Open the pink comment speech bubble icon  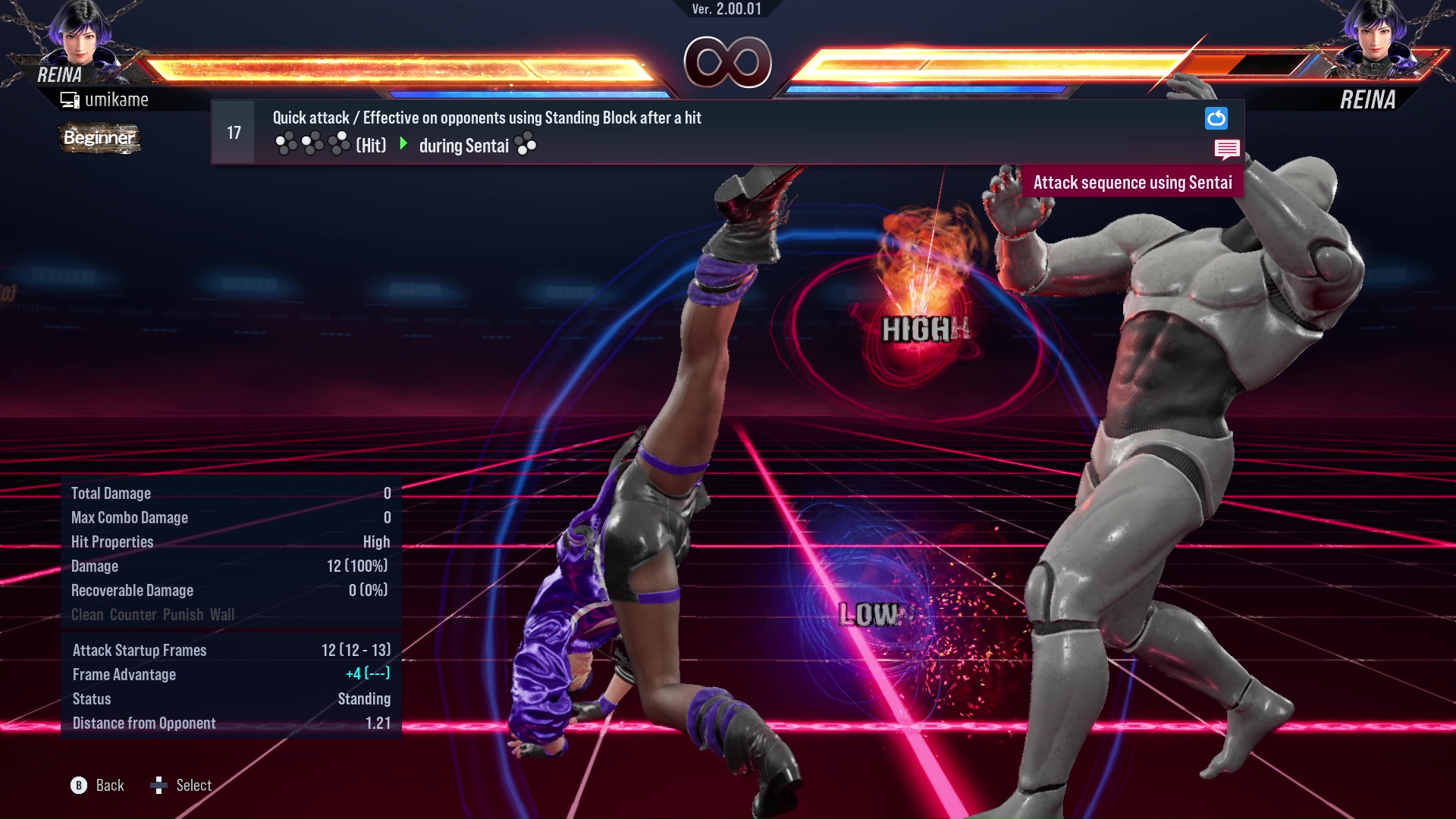click(x=1228, y=149)
